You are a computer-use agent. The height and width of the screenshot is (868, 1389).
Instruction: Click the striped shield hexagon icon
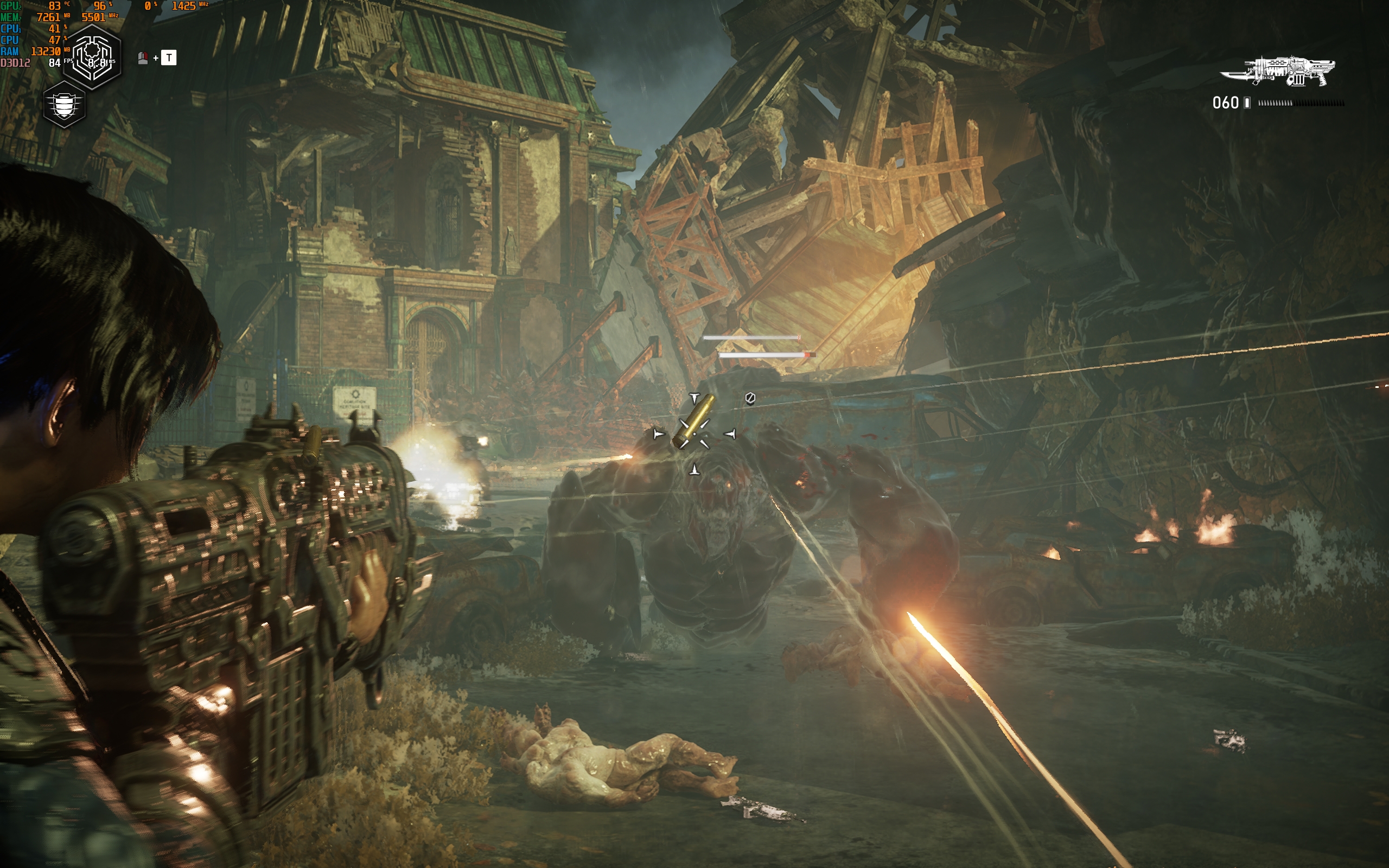[x=64, y=105]
